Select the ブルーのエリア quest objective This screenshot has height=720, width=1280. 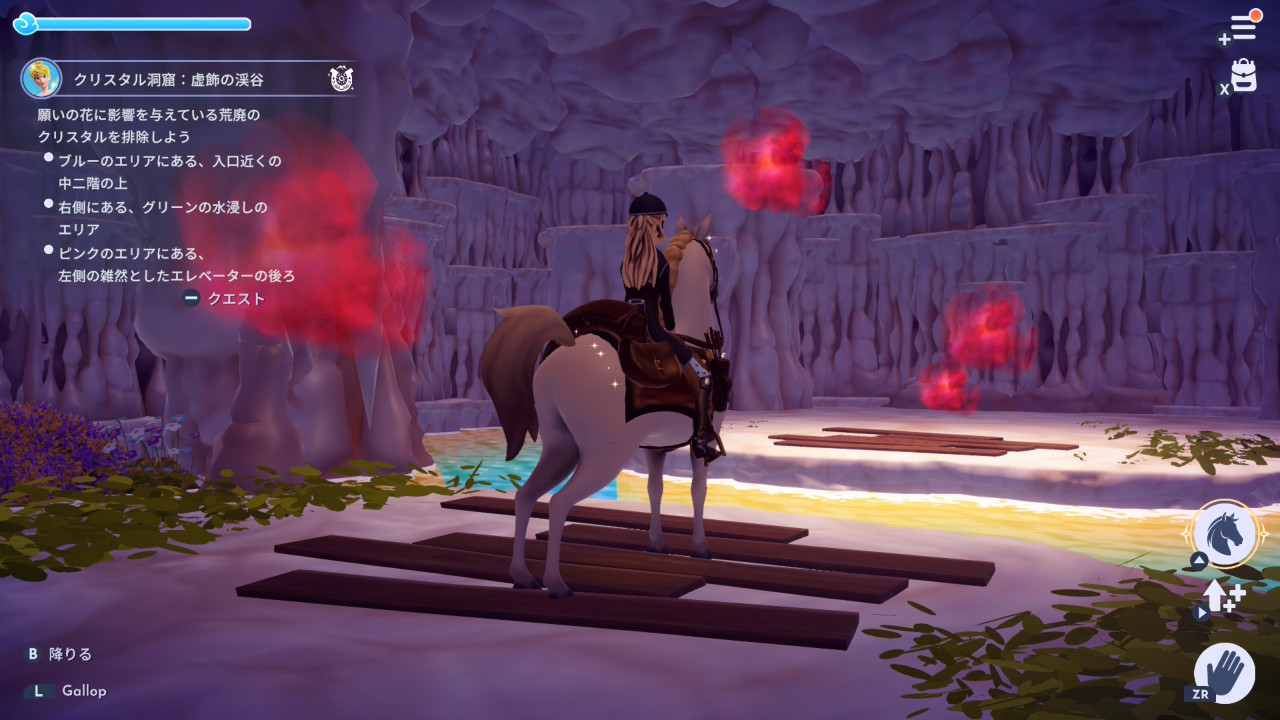(x=168, y=172)
